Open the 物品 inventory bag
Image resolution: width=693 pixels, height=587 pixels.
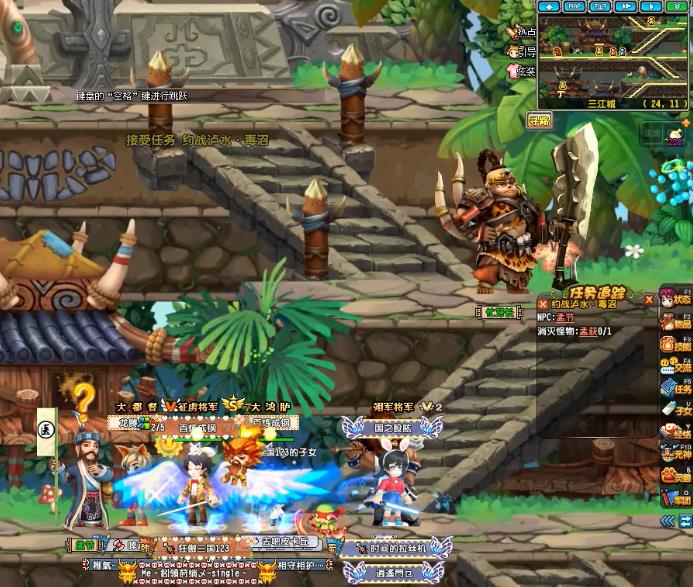pos(675,321)
